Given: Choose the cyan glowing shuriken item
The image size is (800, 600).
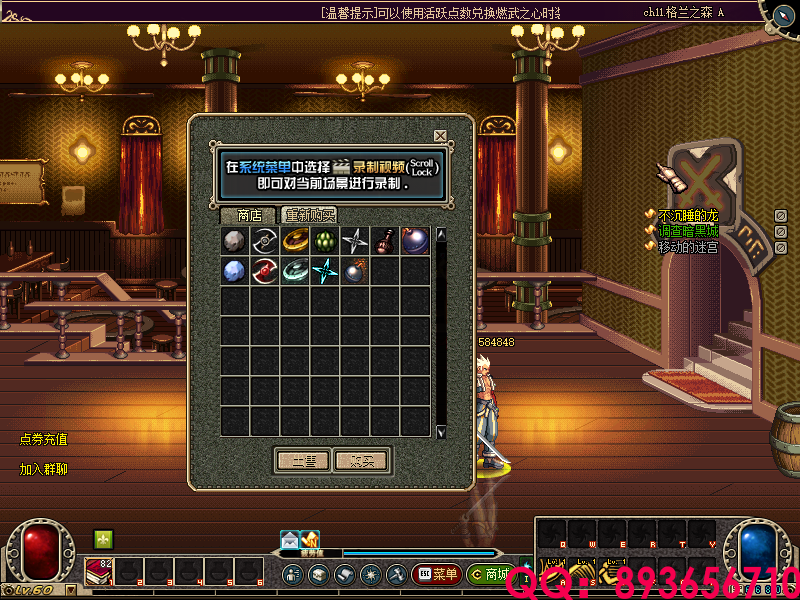Looking at the screenshot, I should click(x=325, y=271).
